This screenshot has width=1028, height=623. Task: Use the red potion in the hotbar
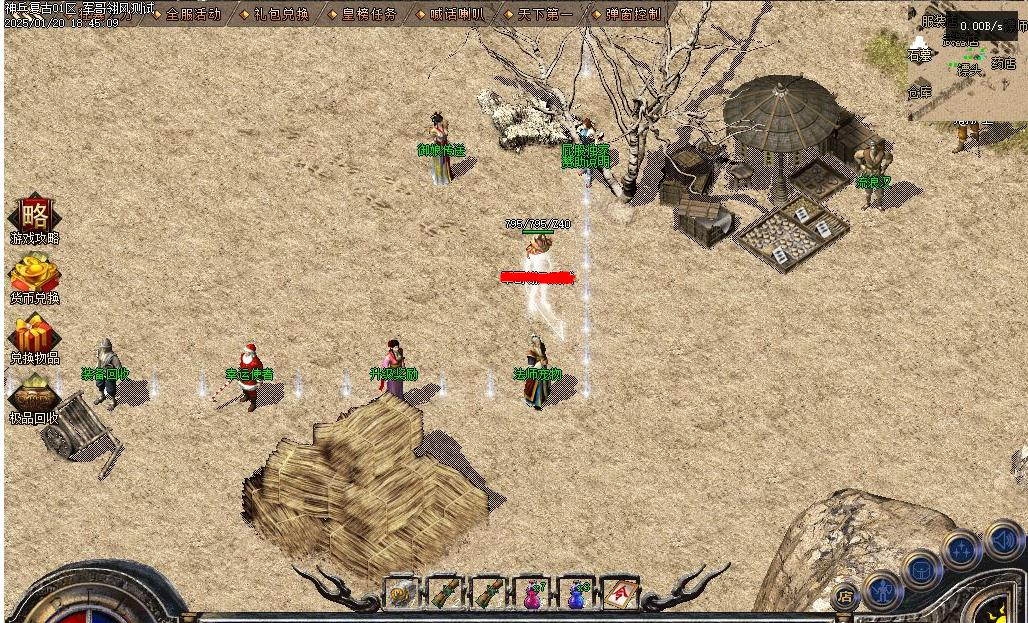pyautogui.click(x=531, y=594)
